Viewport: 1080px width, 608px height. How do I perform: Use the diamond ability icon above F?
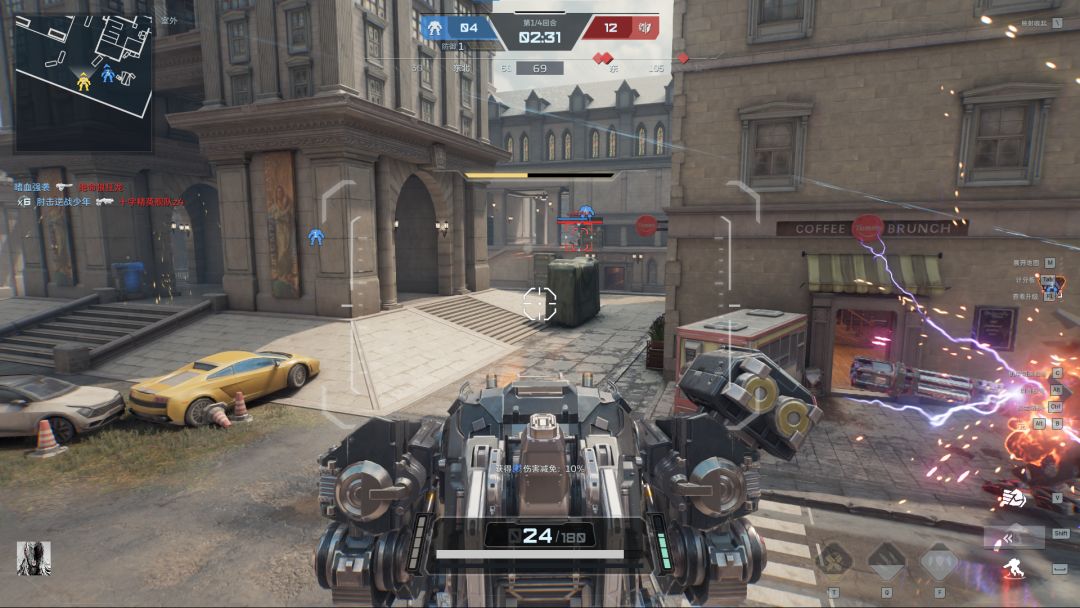(x=939, y=561)
